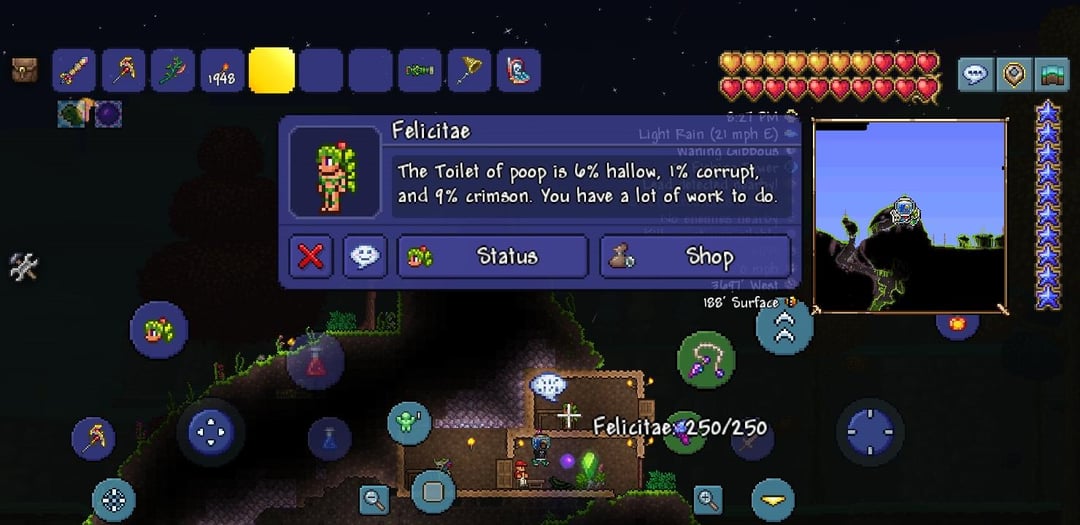The height and width of the screenshot is (525, 1080).
Task: Use the red healing potion quick button
Action: tap(316, 362)
